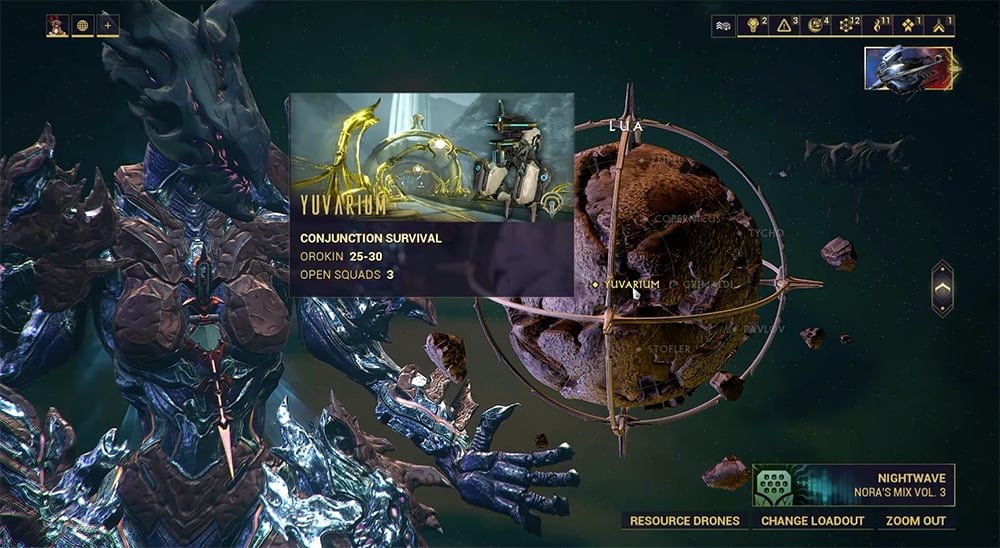Select the Yuvarium mission node
Screen dimensions: 1000x548
(x=631, y=284)
